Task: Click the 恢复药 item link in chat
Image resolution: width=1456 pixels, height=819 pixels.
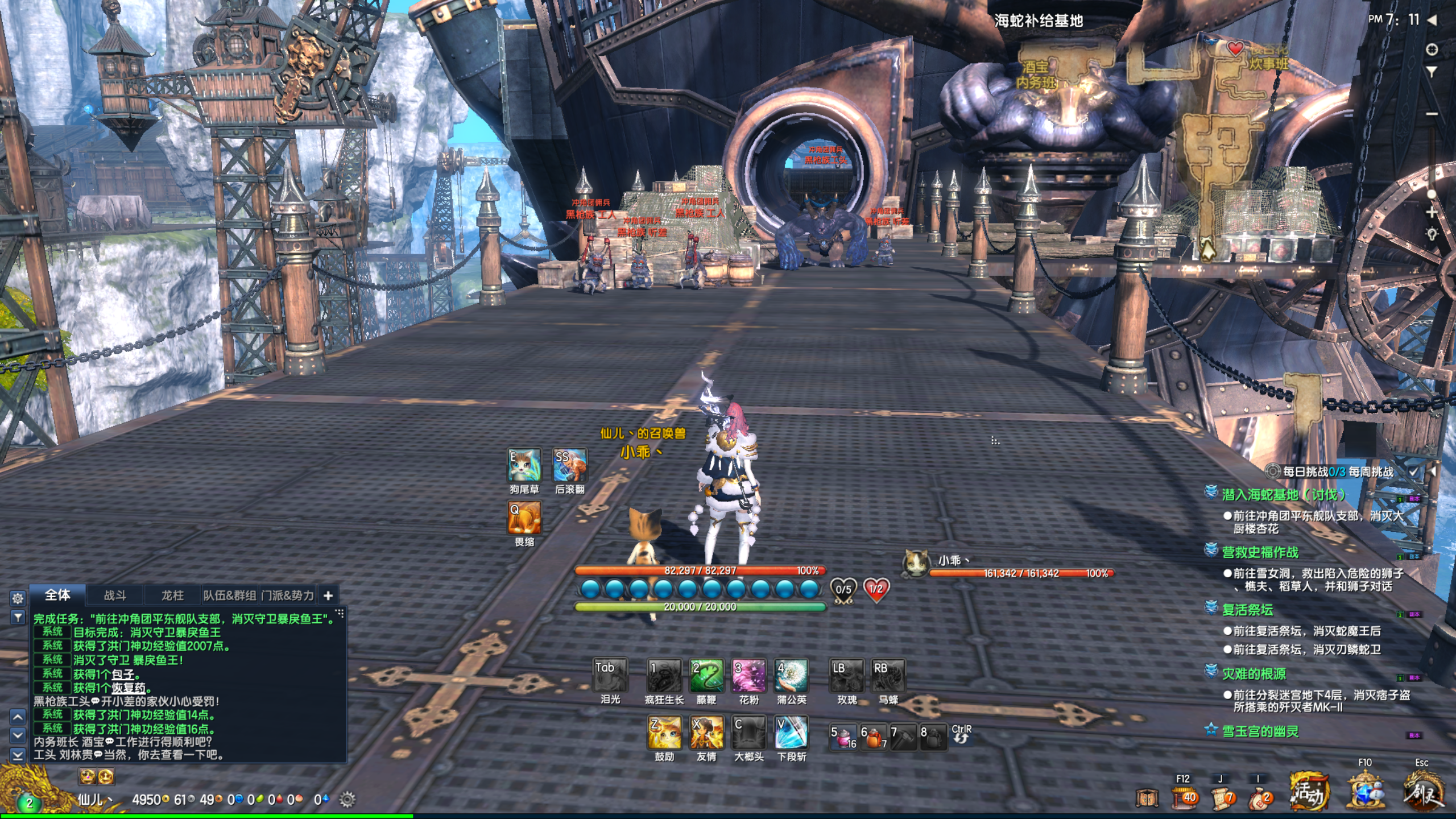Action: coord(128,688)
